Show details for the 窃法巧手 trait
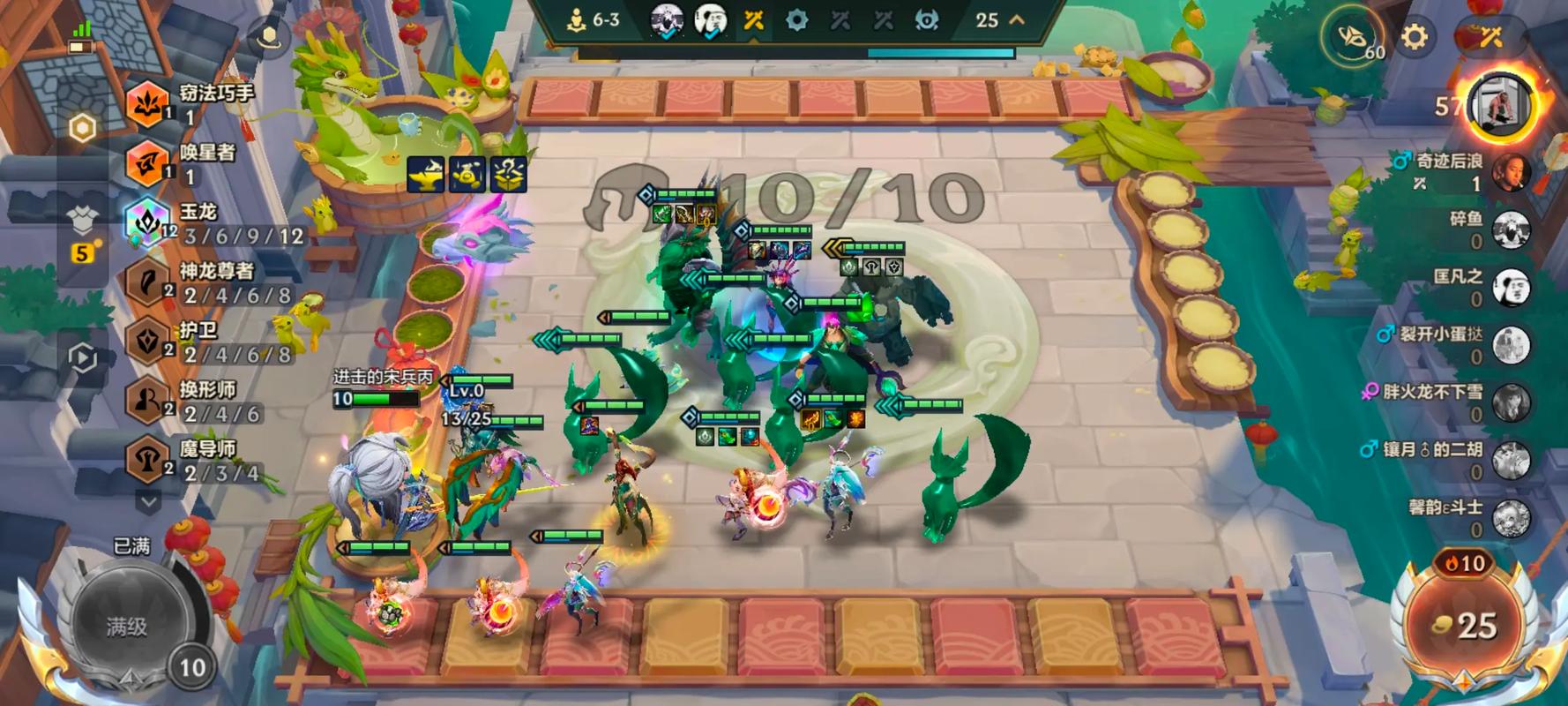Image resolution: width=1568 pixels, height=706 pixels. click(147, 103)
